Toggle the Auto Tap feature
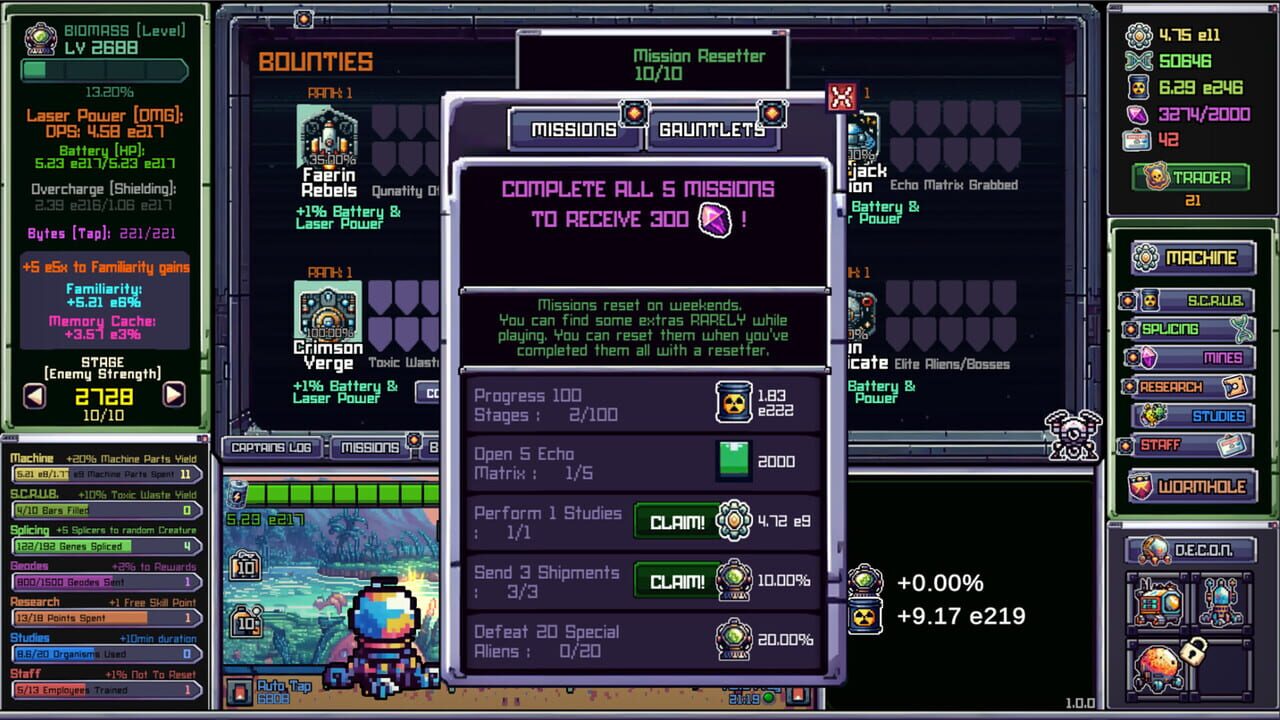This screenshot has height=720, width=1280. tap(271, 692)
